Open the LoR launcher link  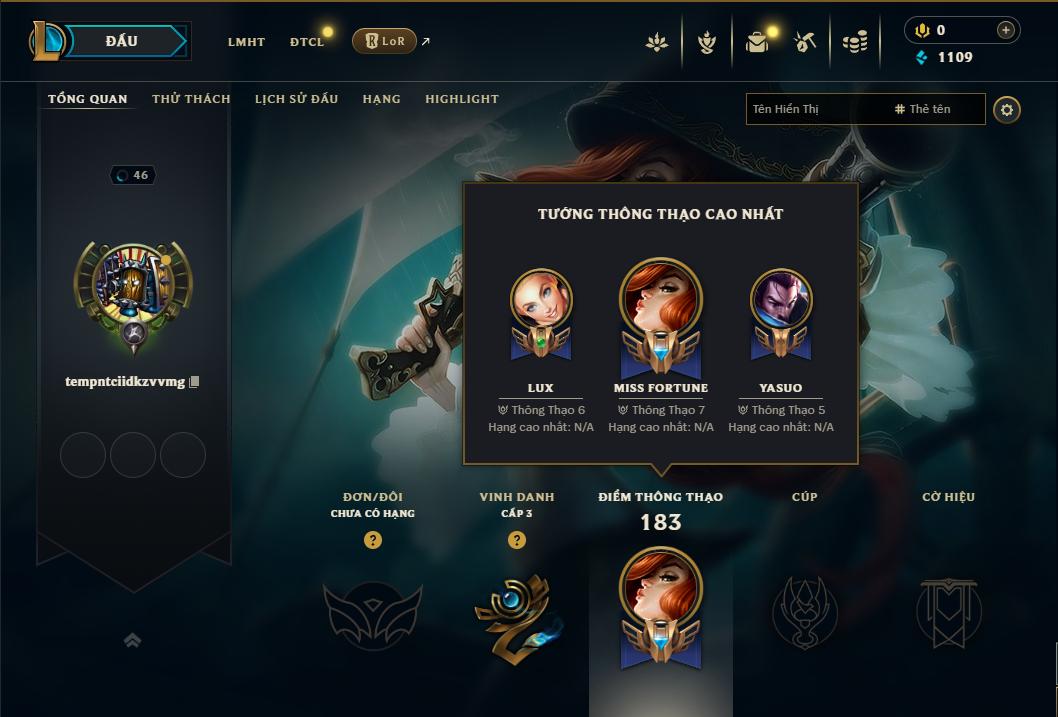coord(385,41)
